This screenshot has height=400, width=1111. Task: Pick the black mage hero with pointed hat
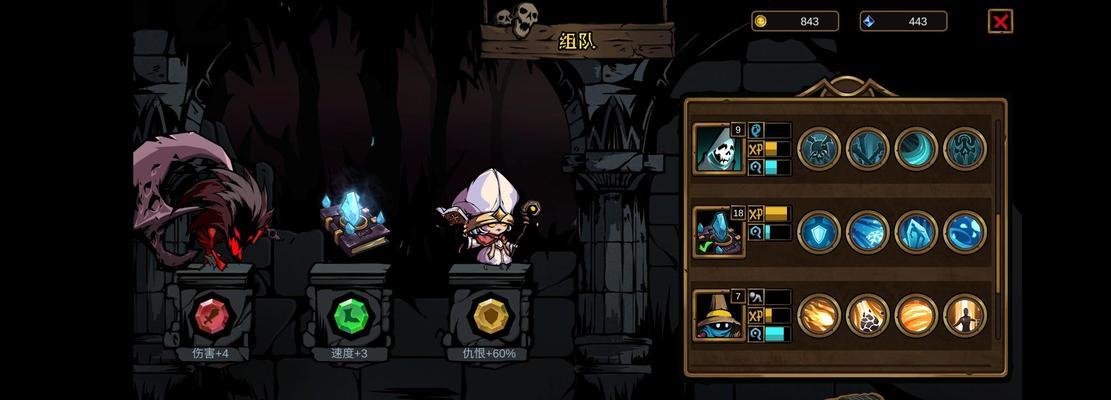(x=717, y=315)
